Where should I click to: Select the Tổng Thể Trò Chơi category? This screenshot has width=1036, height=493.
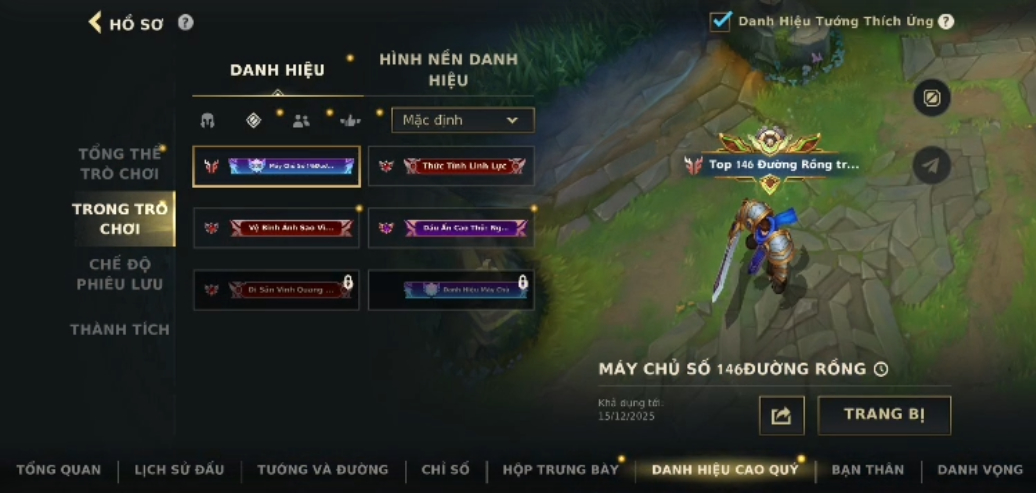point(120,164)
